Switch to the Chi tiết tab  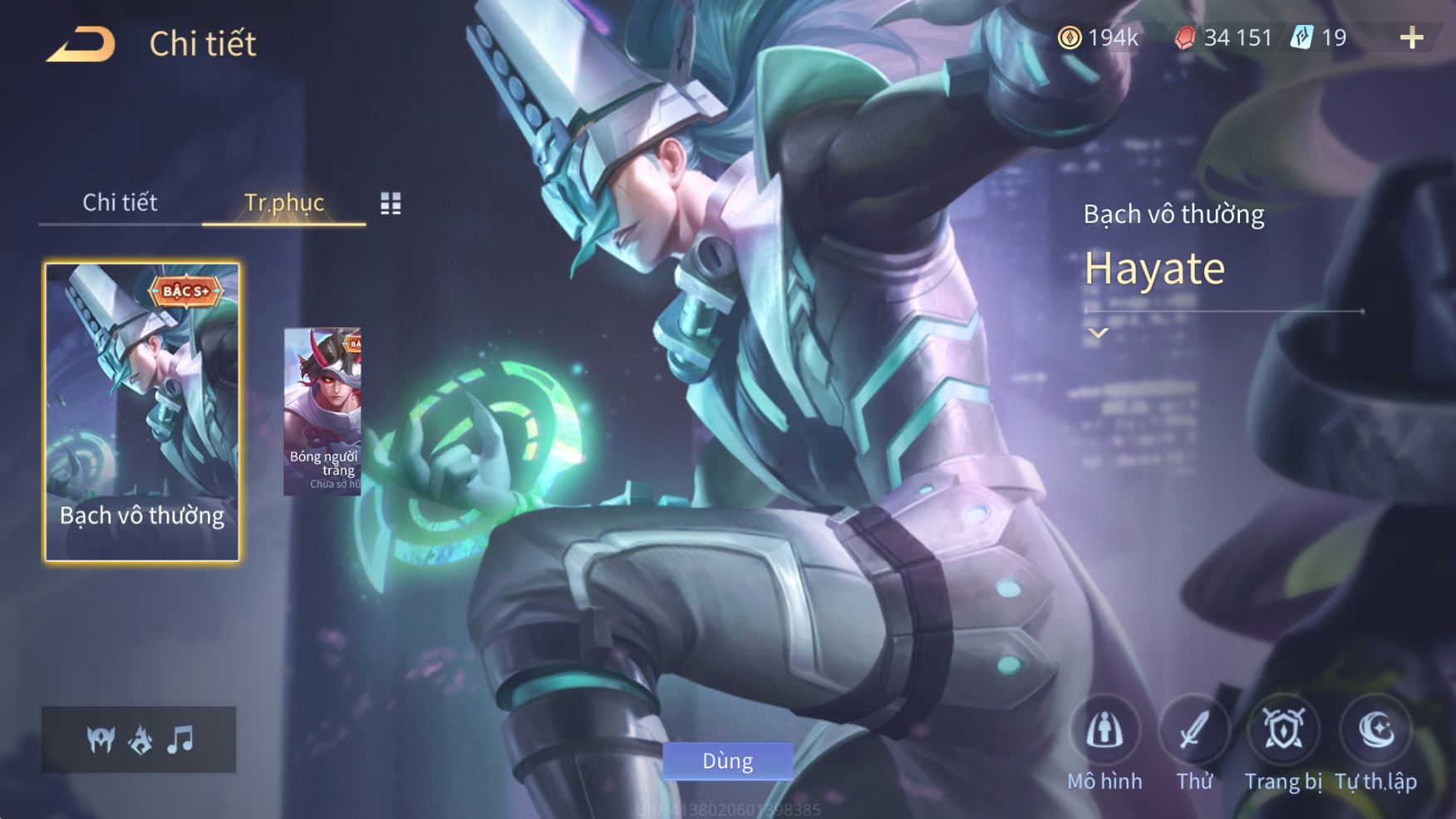pyautogui.click(x=120, y=202)
